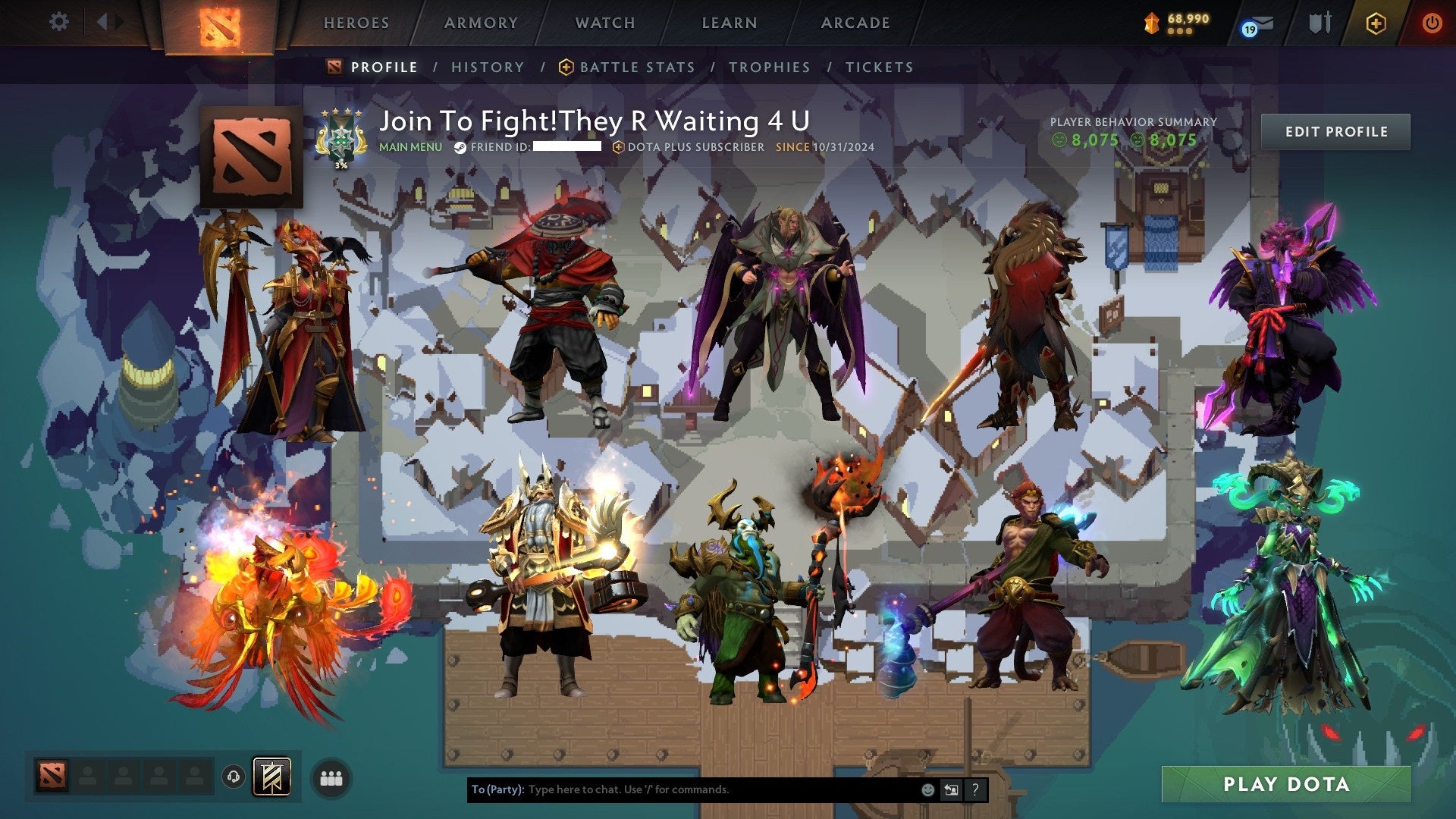
Task: Click the settings gear icon
Action: [58, 21]
